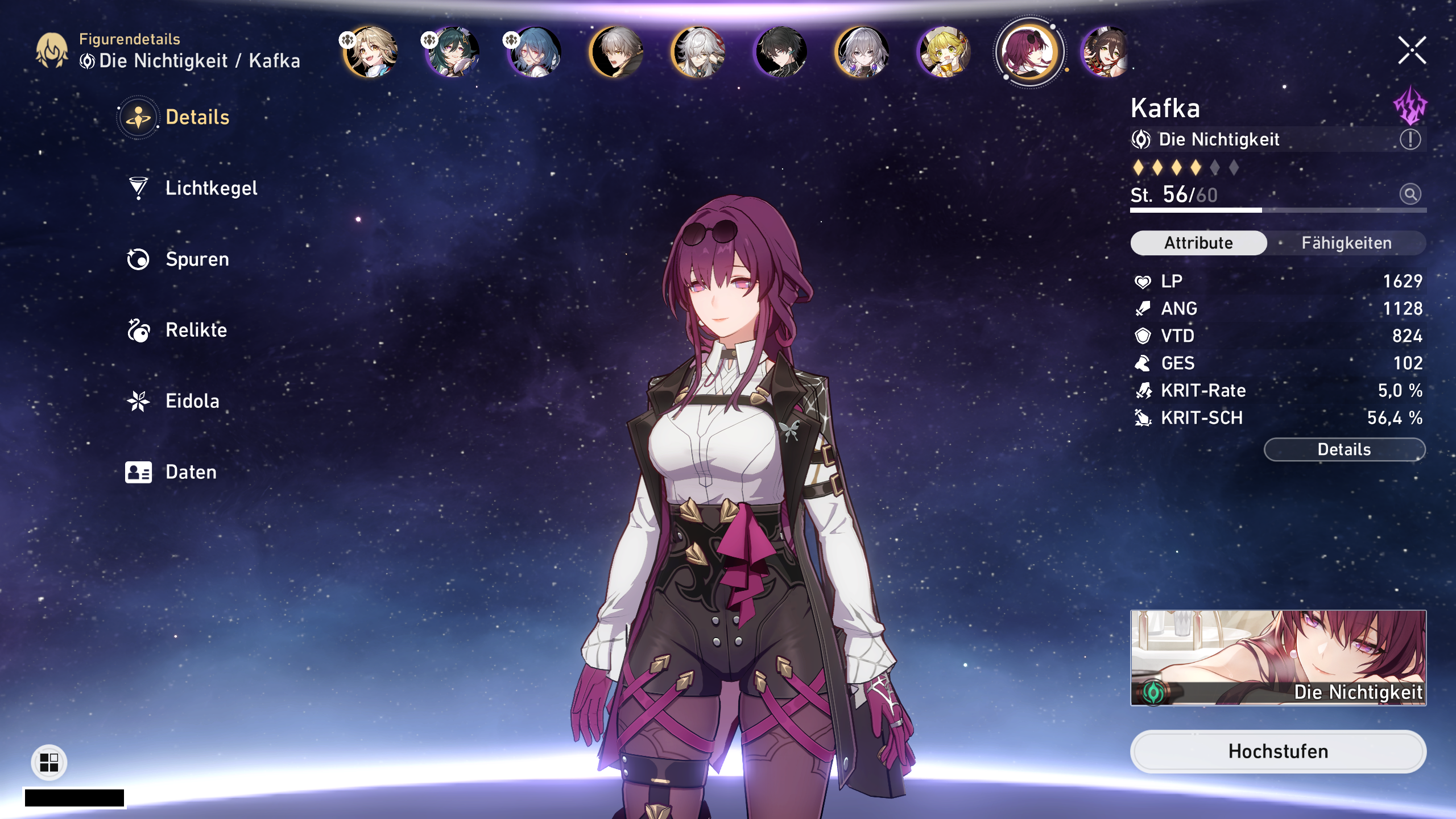1456x819 pixels.
Task: Pick the first character portrait in roster
Action: pos(371,52)
